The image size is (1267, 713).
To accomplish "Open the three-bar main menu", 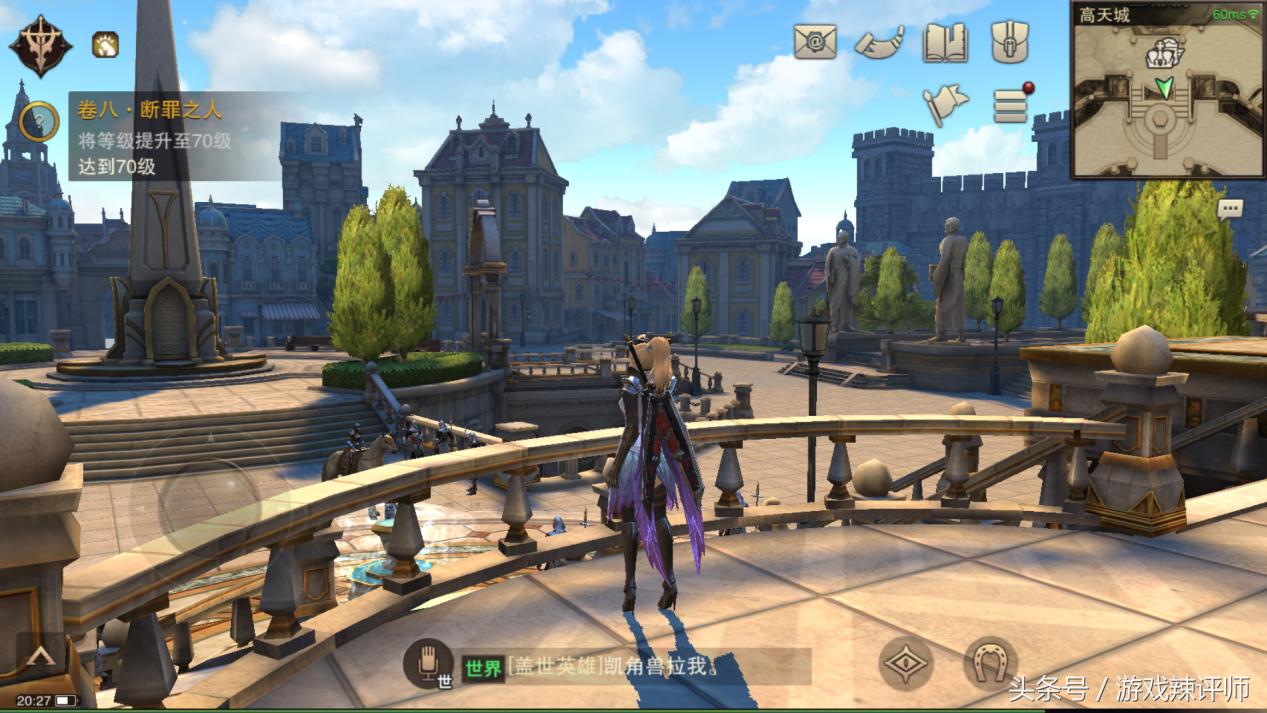I will 1011,104.
